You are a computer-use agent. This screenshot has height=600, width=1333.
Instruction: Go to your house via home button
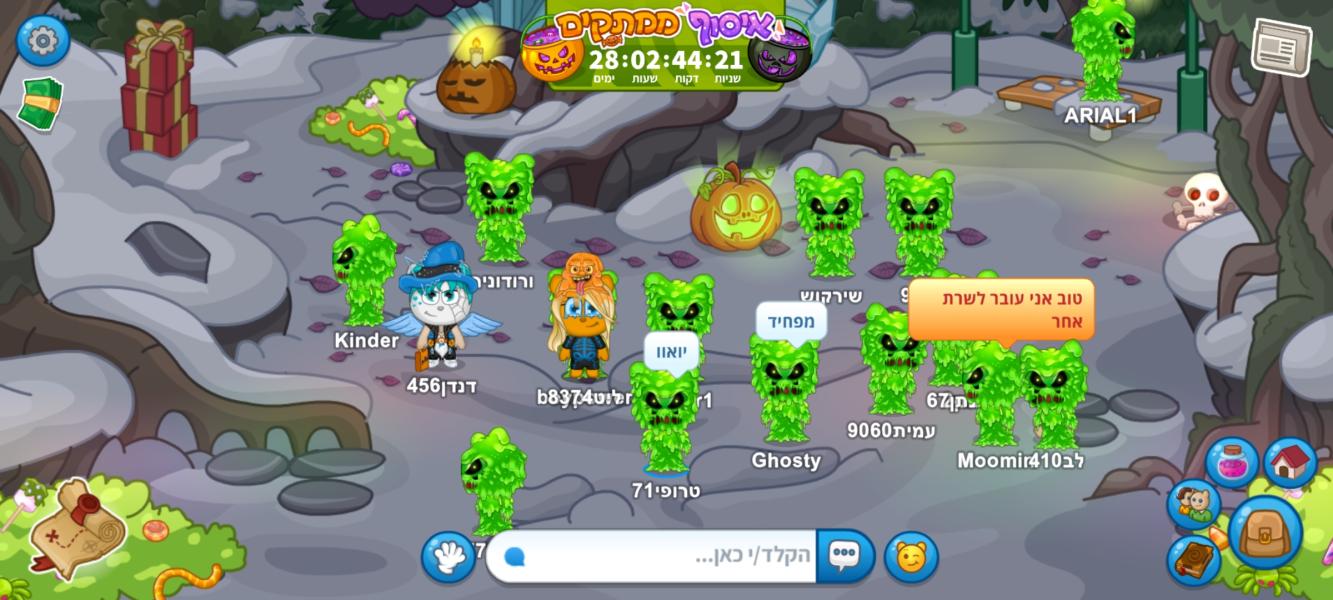click(1290, 462)
